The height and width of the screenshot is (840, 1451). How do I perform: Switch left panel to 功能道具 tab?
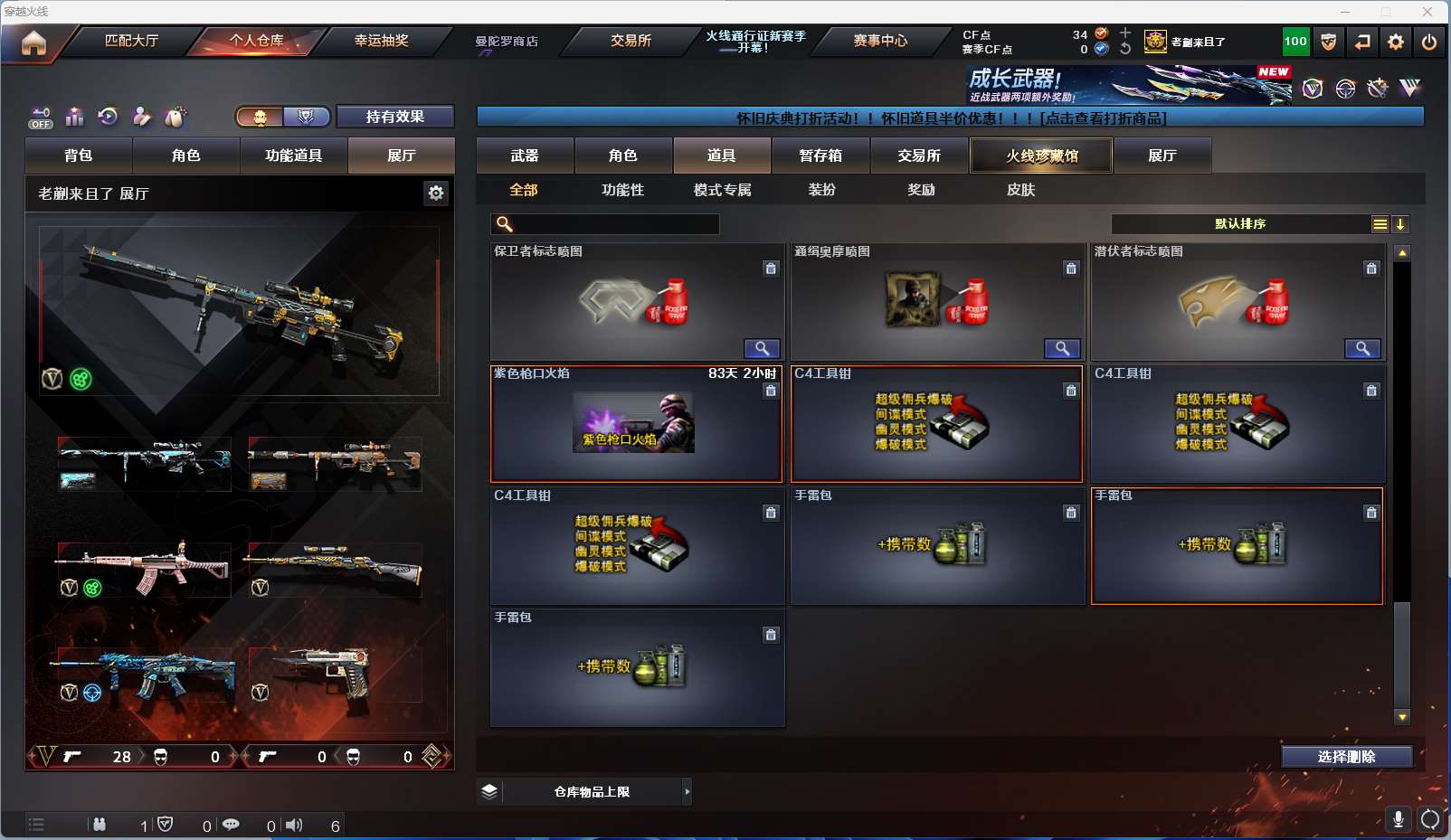click(293, 156)
